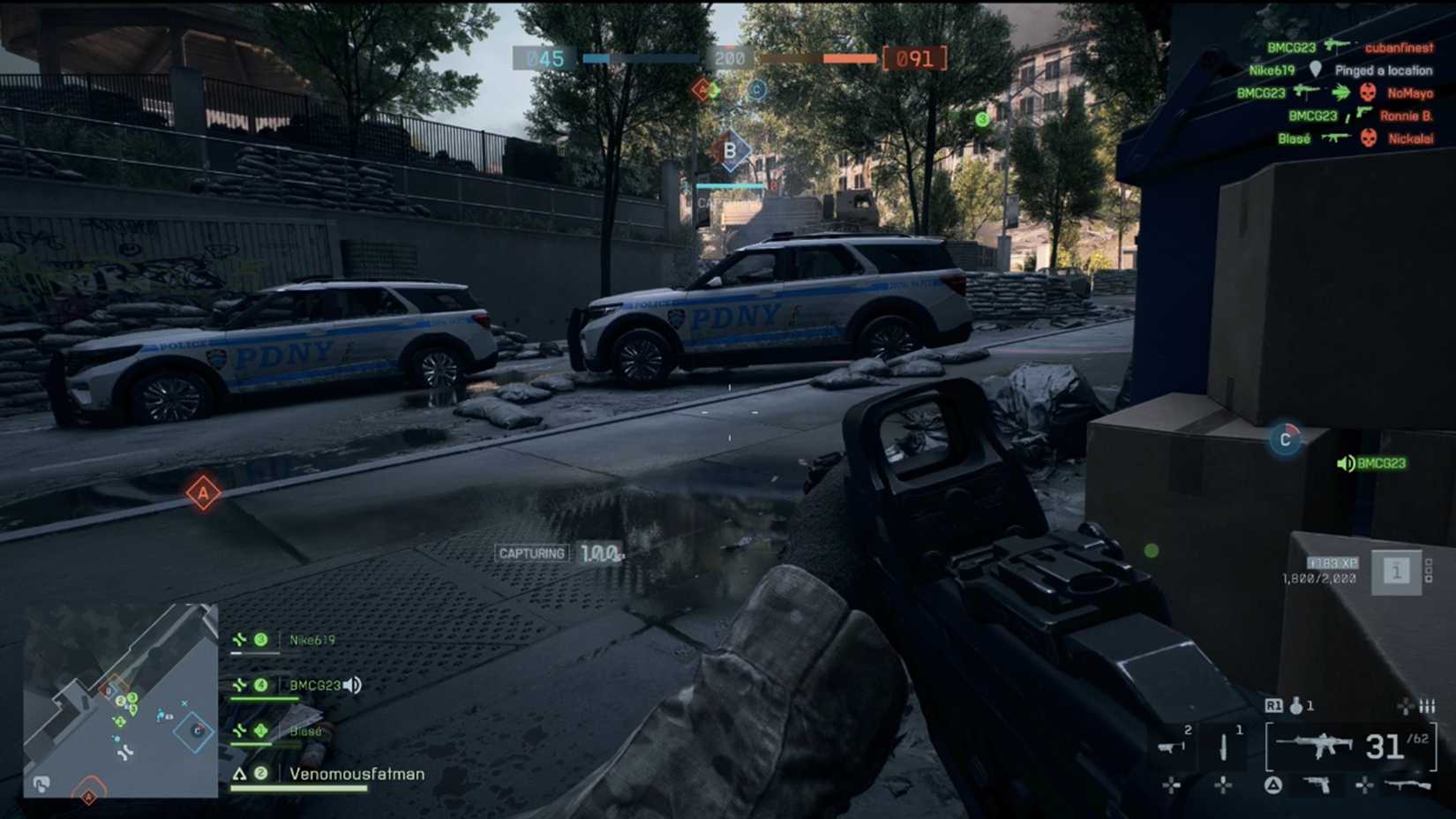
Task: Click the objective B diamond marker
Action: click(x=730, y=151)
